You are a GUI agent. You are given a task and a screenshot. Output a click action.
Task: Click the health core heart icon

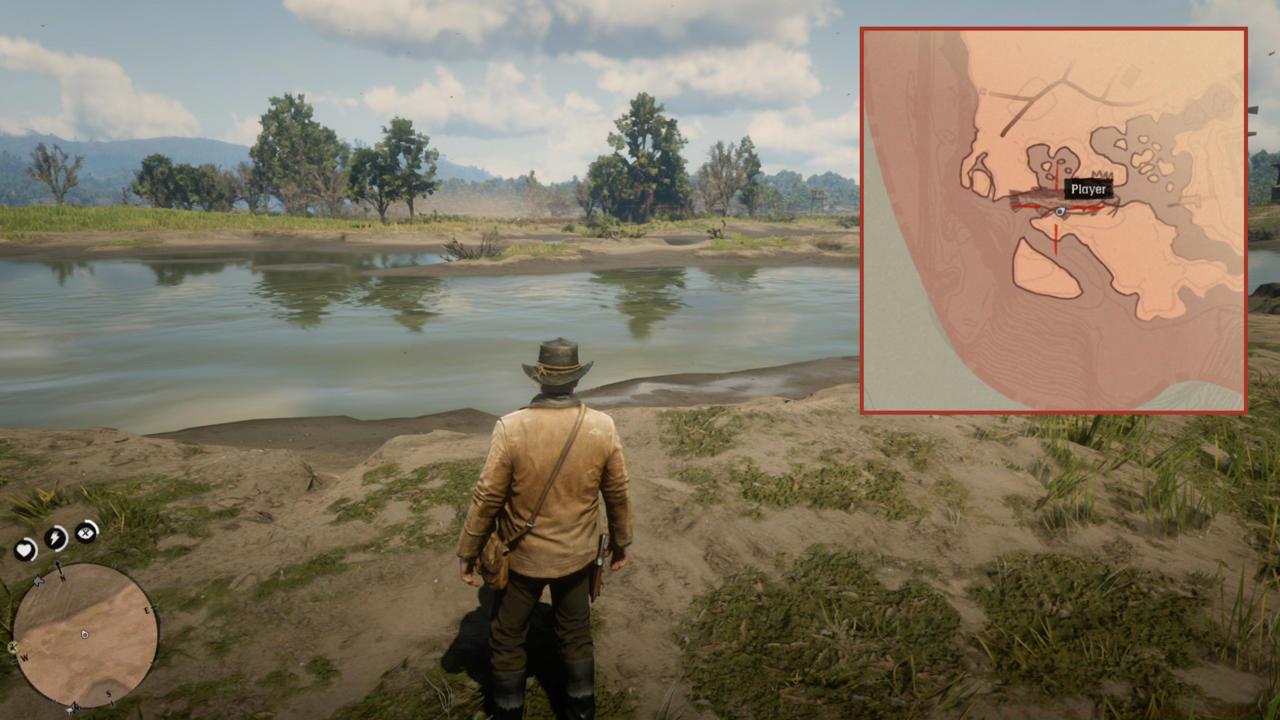pos(25,548)
